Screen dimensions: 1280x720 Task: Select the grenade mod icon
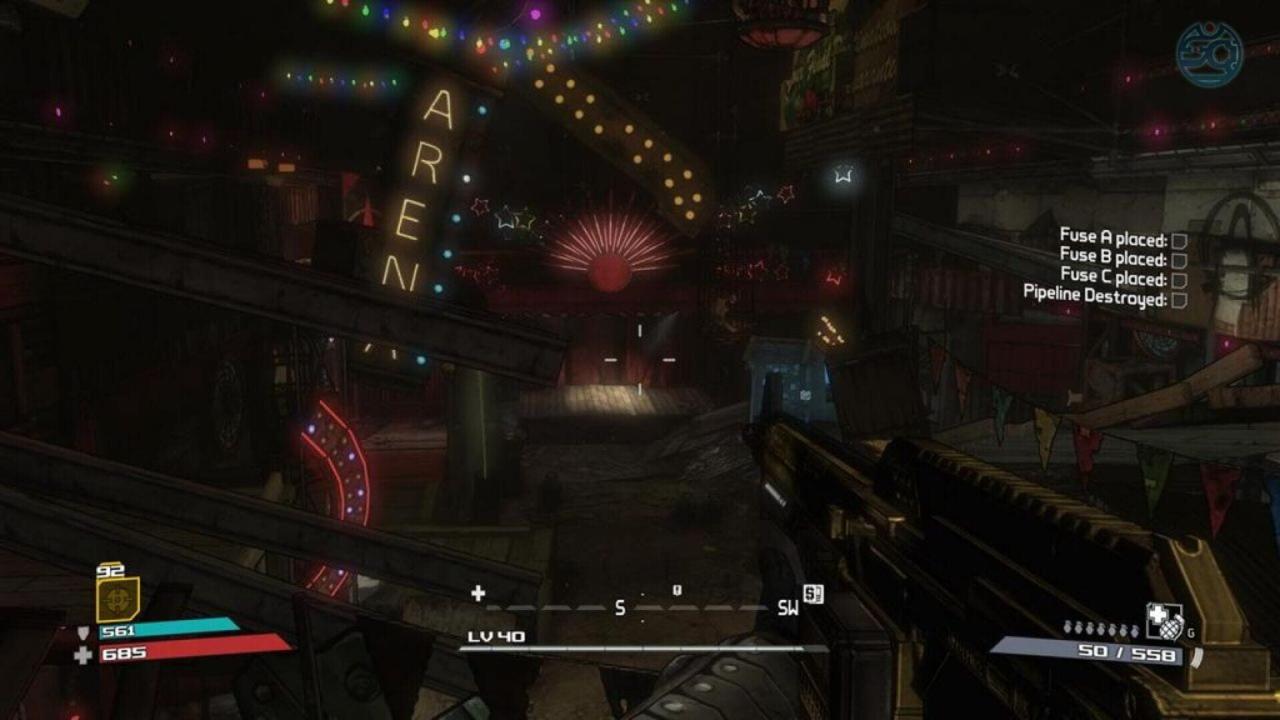click(x=1163, y=621)
